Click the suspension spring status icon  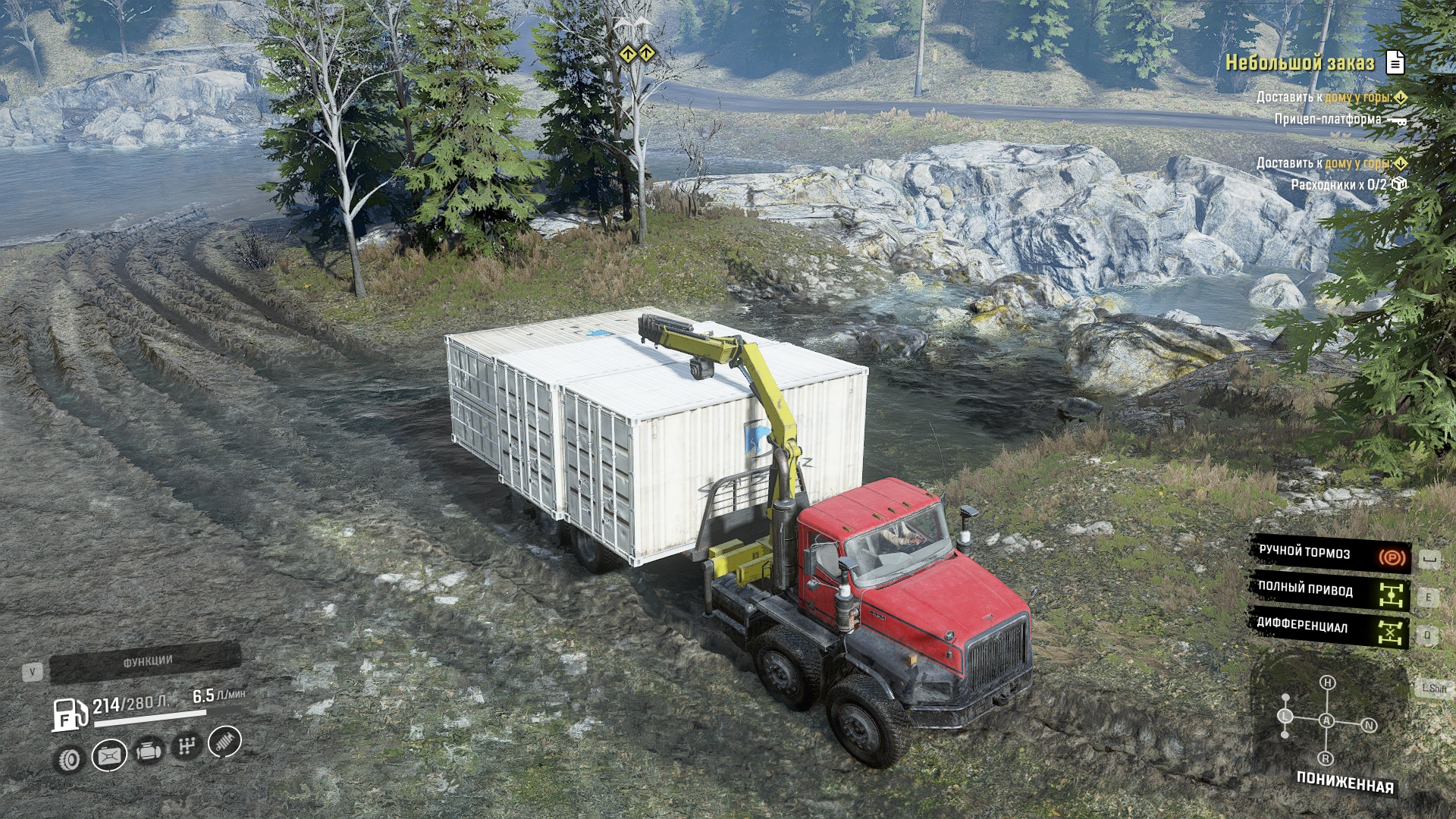[224, 742]
